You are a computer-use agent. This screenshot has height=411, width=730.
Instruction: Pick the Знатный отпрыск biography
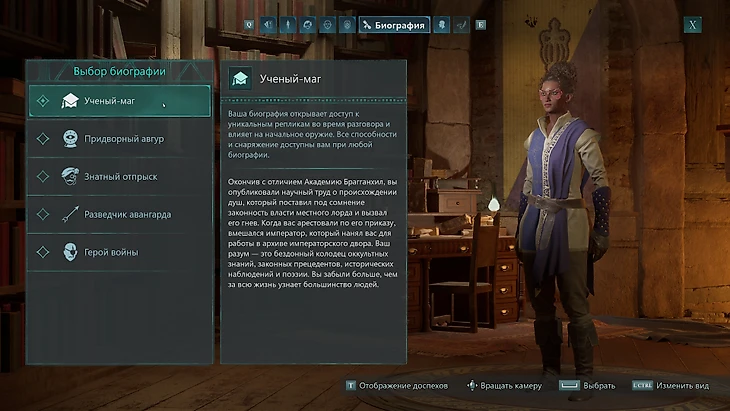[x=120, y=177]
